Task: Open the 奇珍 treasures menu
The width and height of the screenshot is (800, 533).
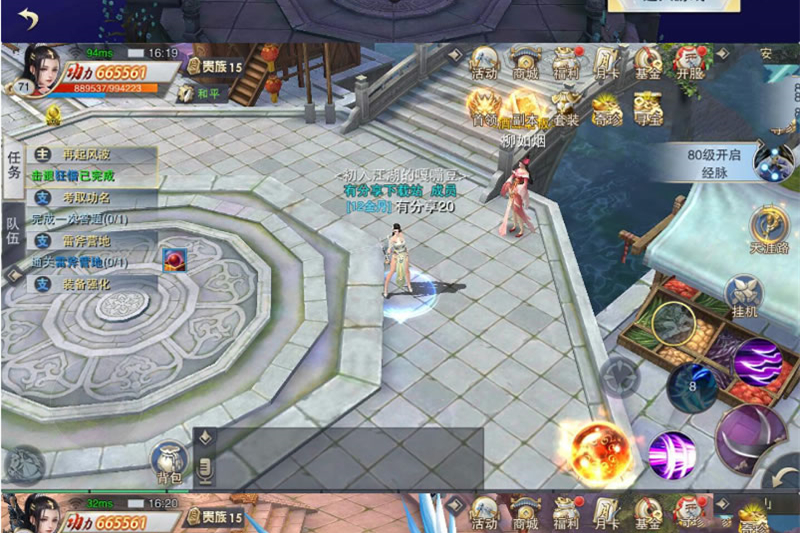Action: click(x=607, y=108)
